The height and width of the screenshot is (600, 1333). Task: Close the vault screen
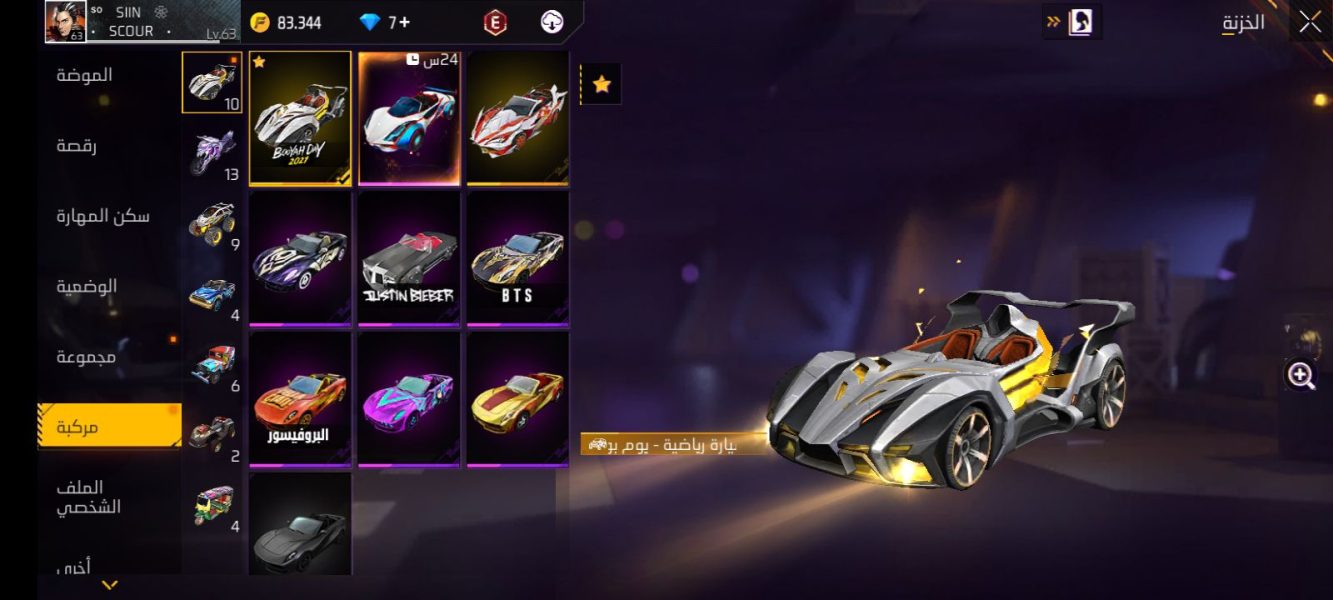(1310, 22)
